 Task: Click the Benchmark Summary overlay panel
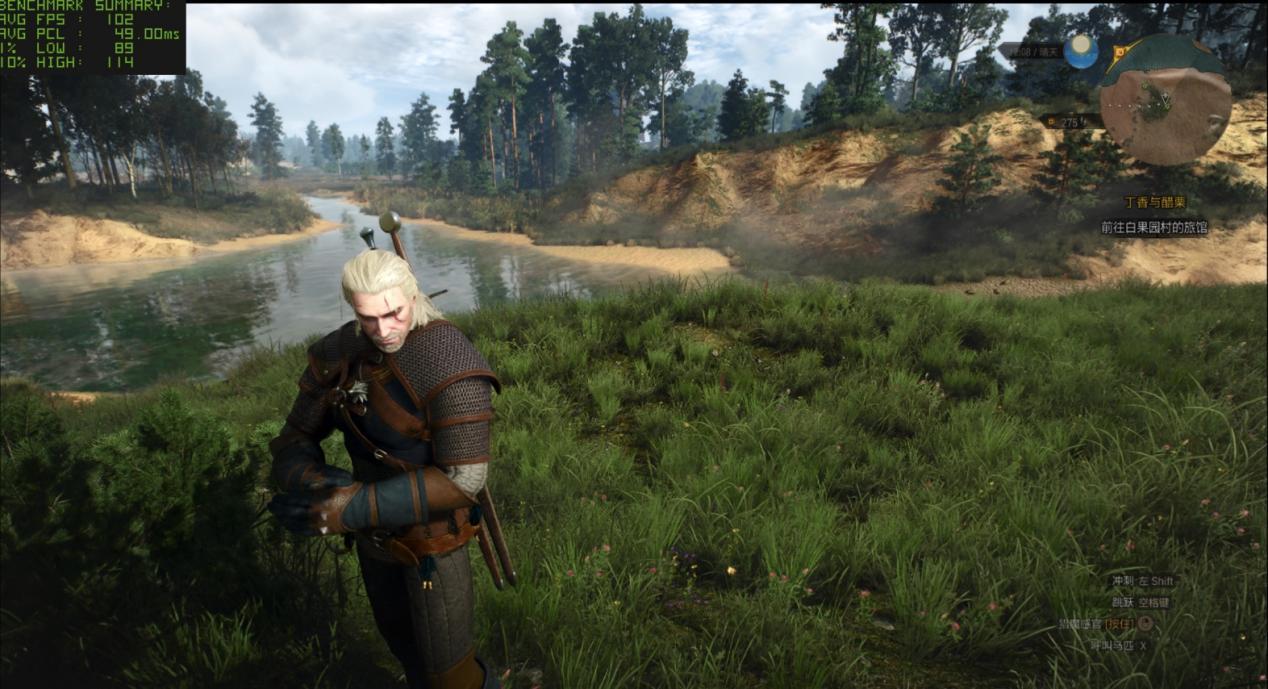tap(92, 37)
